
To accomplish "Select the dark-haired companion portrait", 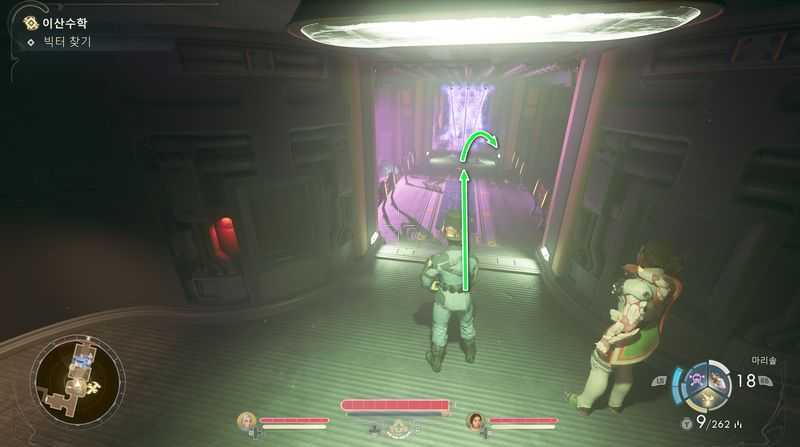I will pos(475,421).
